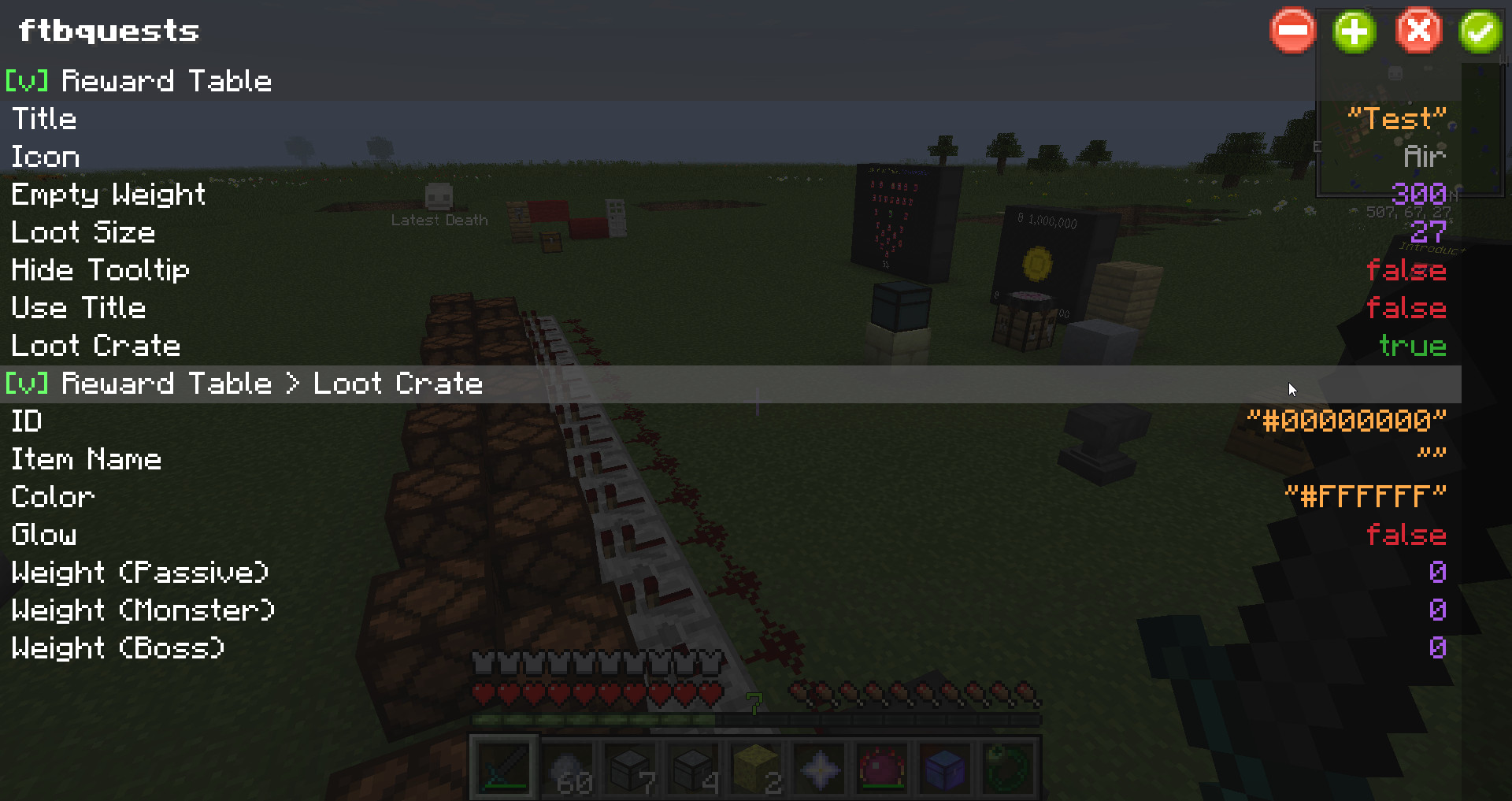This screenshot has height=801, width=1512.
Task: Edit the Empty Weight value 300
Action: pyautogui.click(x=1418, y=194)
